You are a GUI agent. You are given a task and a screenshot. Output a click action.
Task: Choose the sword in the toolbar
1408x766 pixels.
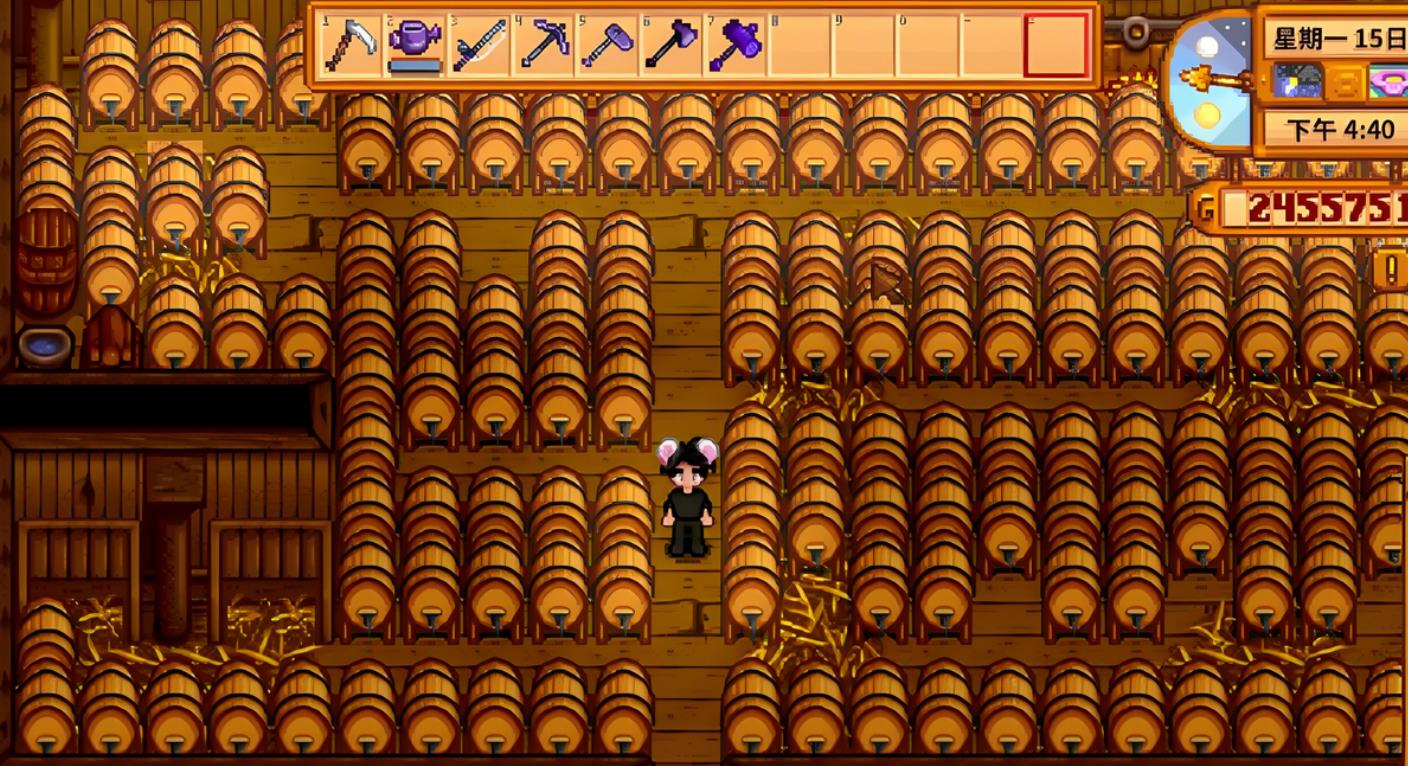(479, 45)
